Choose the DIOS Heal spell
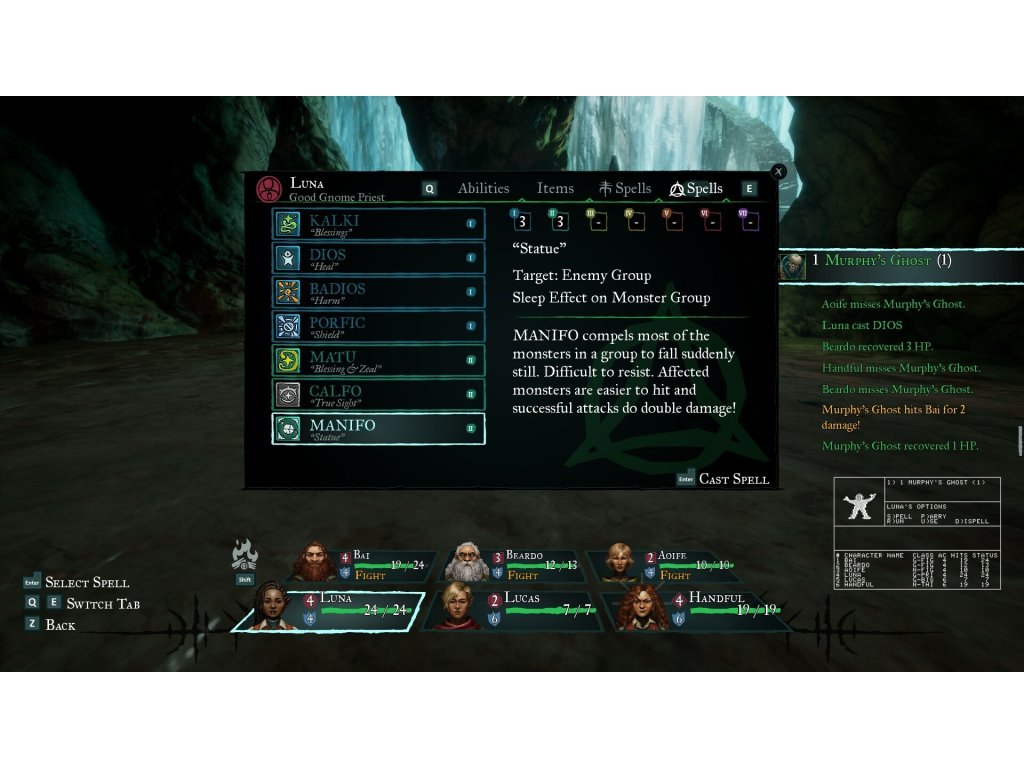Screen dimensions: 1024x768 click(x=378, y=258)
